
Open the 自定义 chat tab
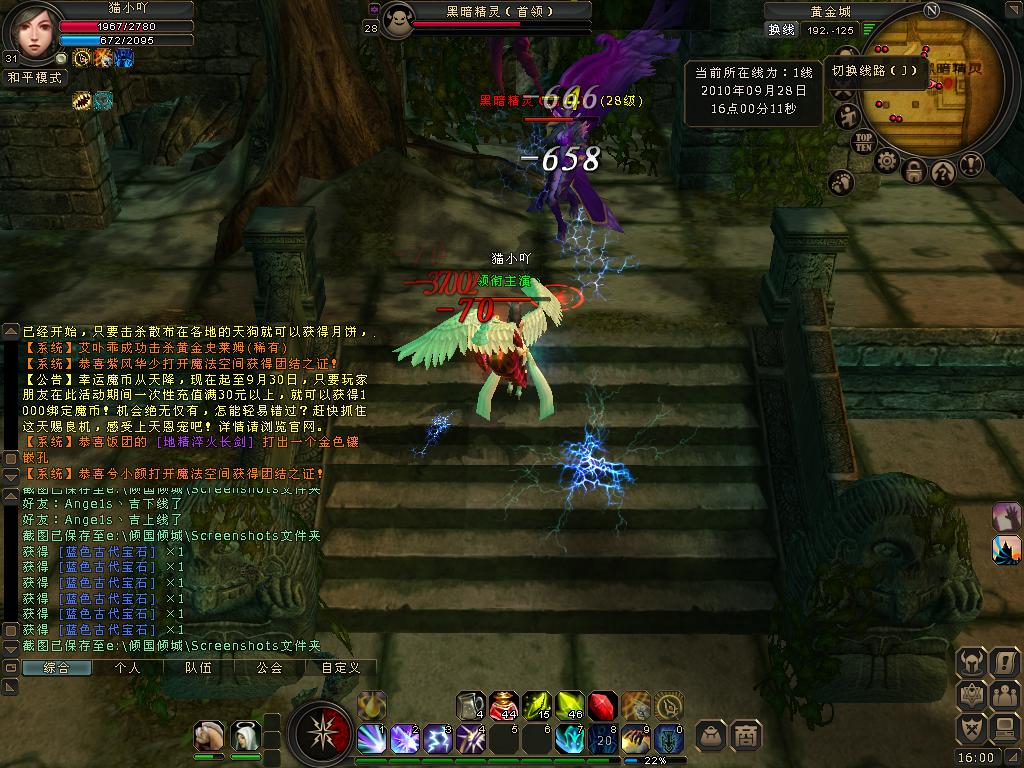point(340,668)
